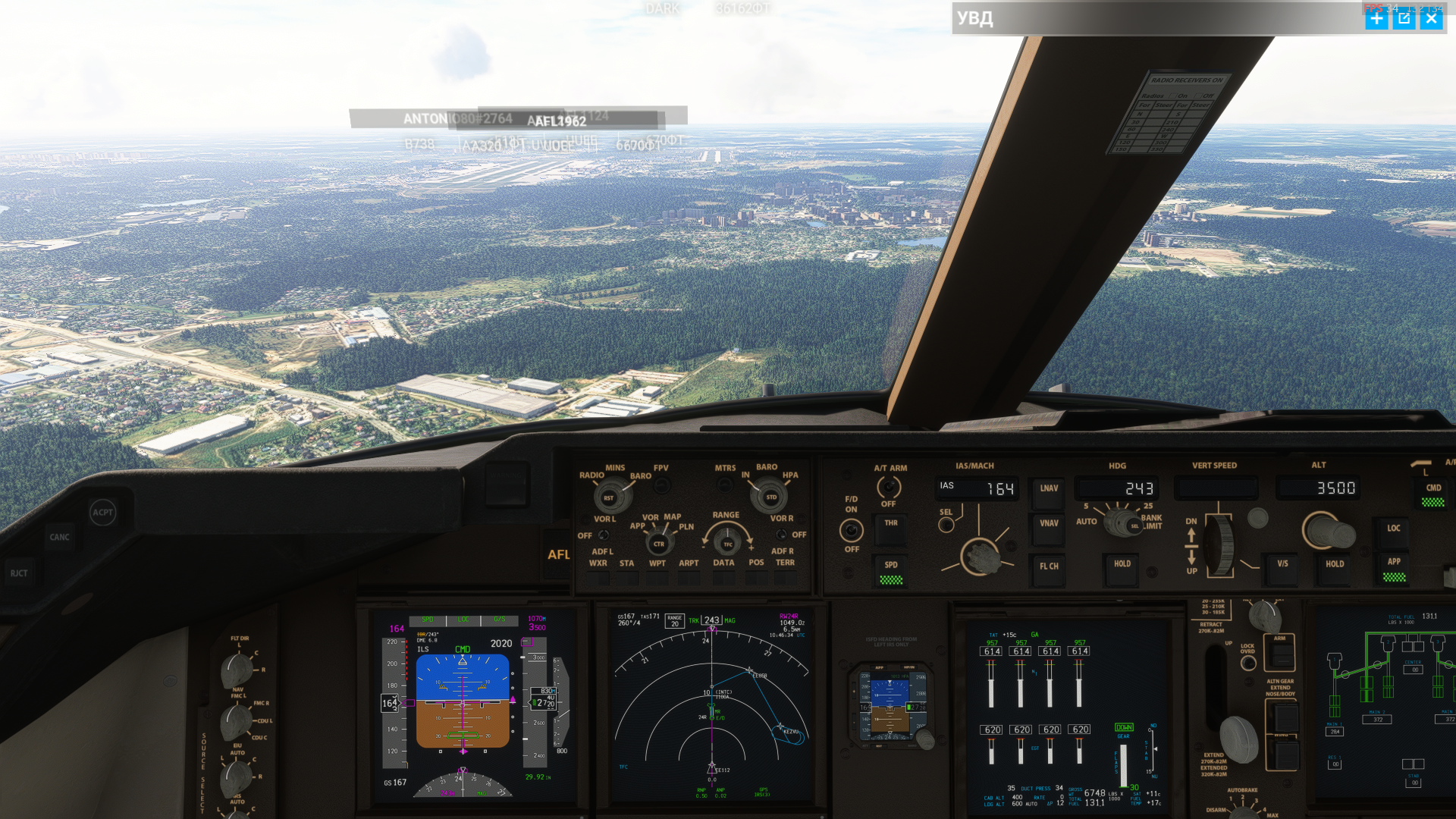Click the plus button on УВД window
Image resolution: width=1456 pixels, height=819 pixels.
(1376, 19)
